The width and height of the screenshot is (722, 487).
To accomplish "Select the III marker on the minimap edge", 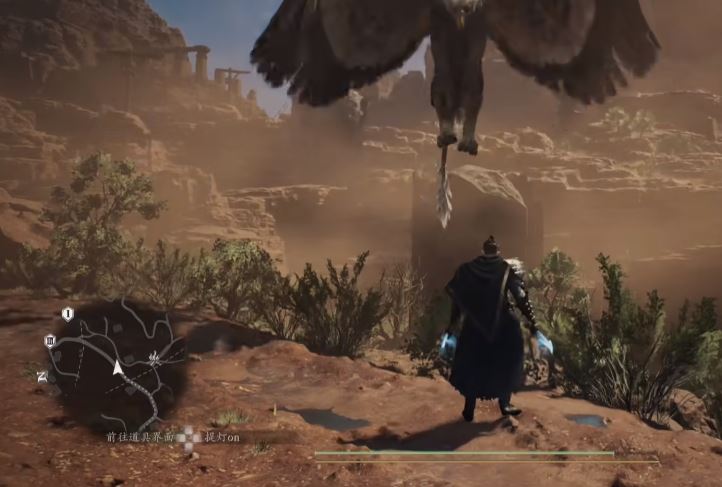I will 49,340.
